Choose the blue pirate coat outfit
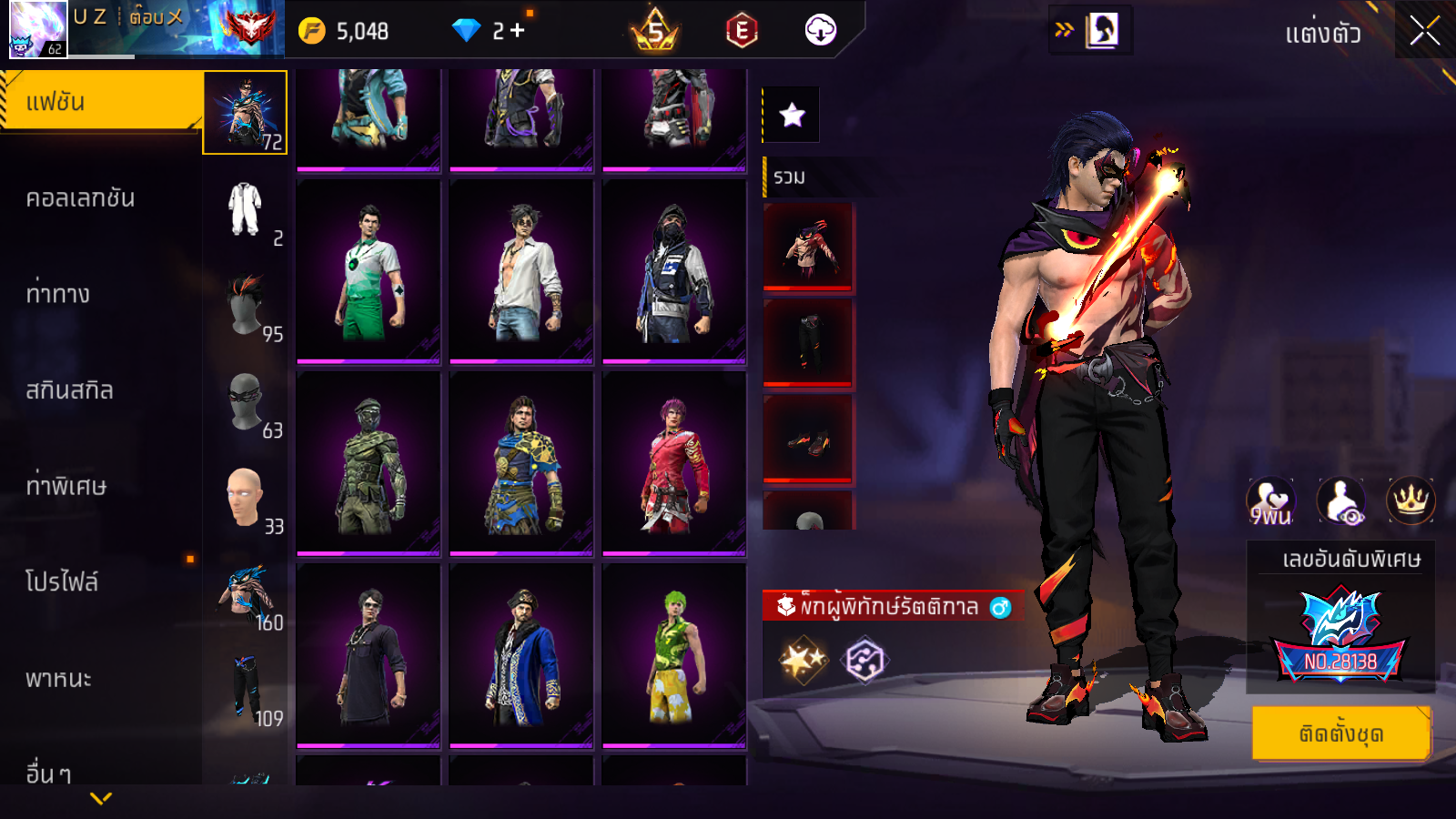The image size is (1456, 819). click(521, 655)
